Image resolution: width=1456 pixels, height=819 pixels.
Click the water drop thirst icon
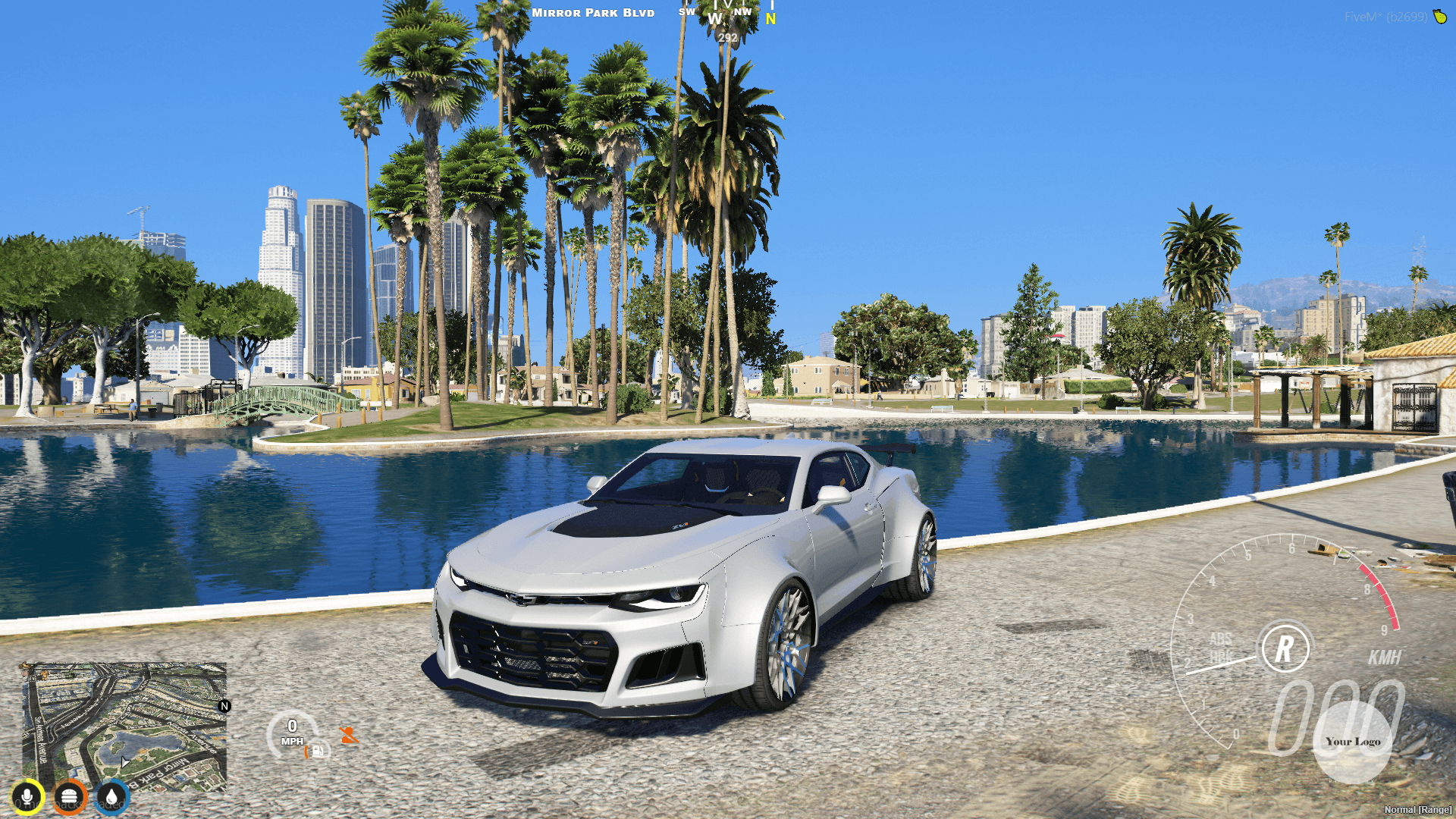pyautogui.click(x=112, y=798)
